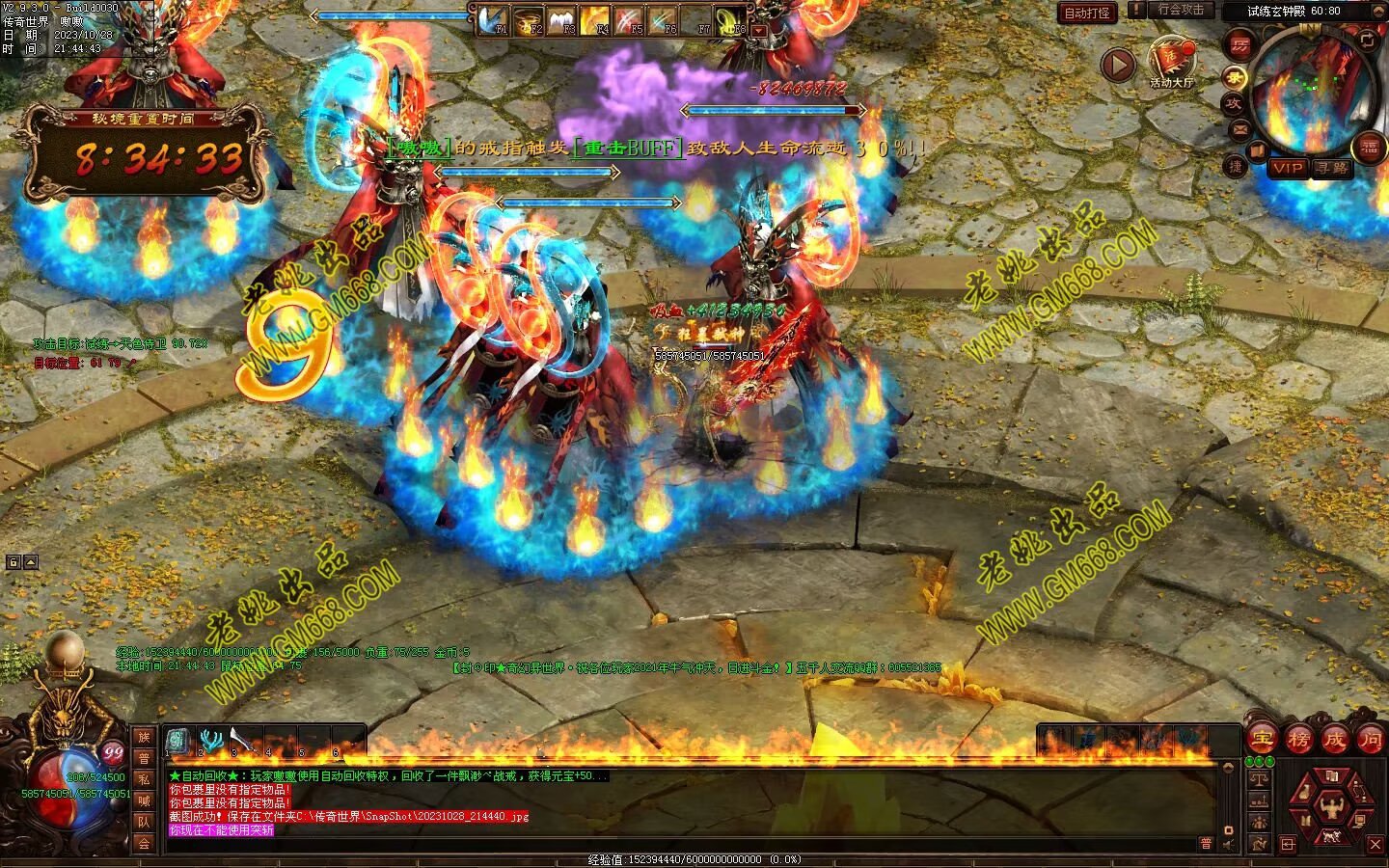Open the scales trade icon
The image size is (1389, 868).
[1259, 778]
